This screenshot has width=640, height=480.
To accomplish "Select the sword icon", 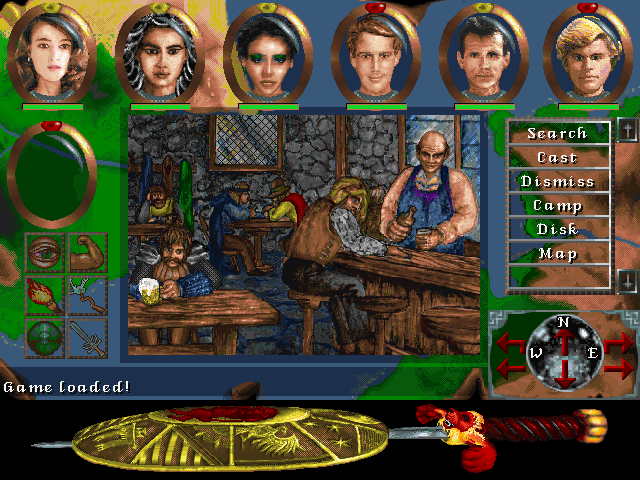I will pyautogui.click(x=87, y=336).
